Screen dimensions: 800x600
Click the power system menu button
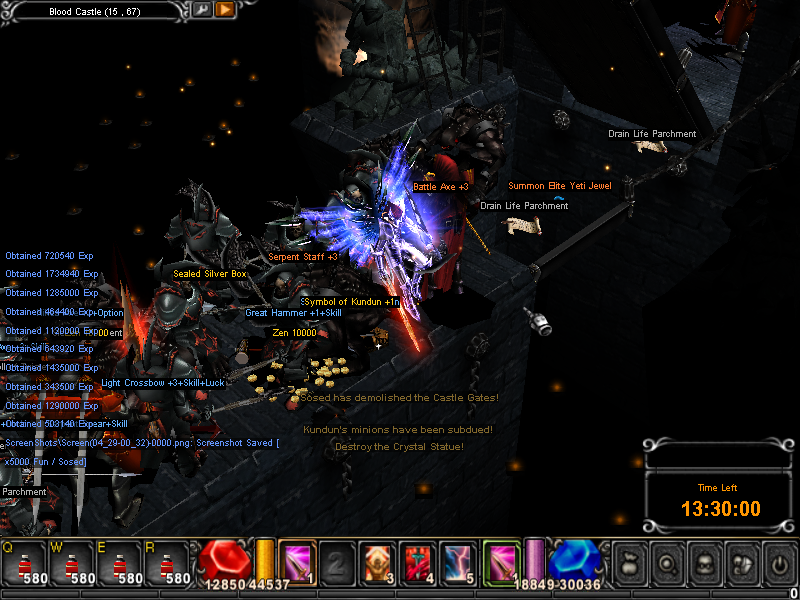[x=775, y=563]
